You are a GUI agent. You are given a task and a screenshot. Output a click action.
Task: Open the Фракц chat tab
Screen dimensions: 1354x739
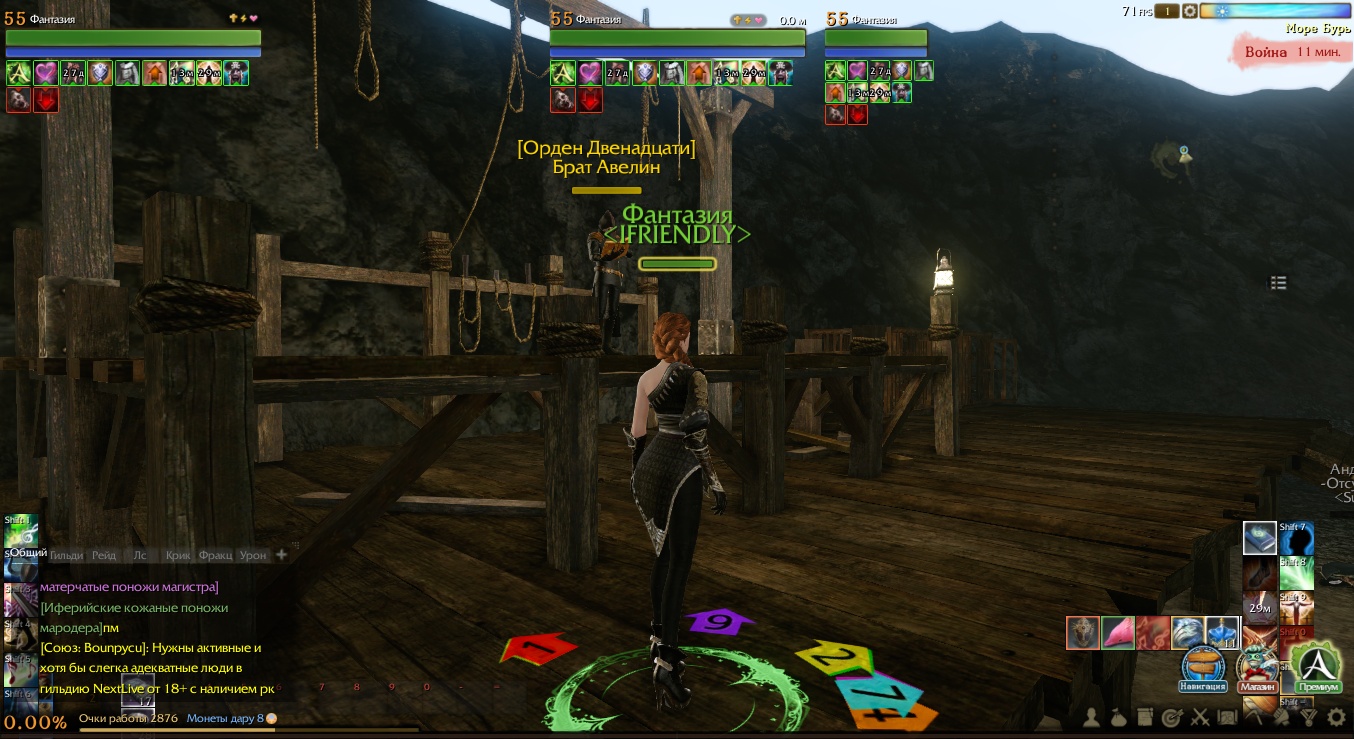coord(215,555)
